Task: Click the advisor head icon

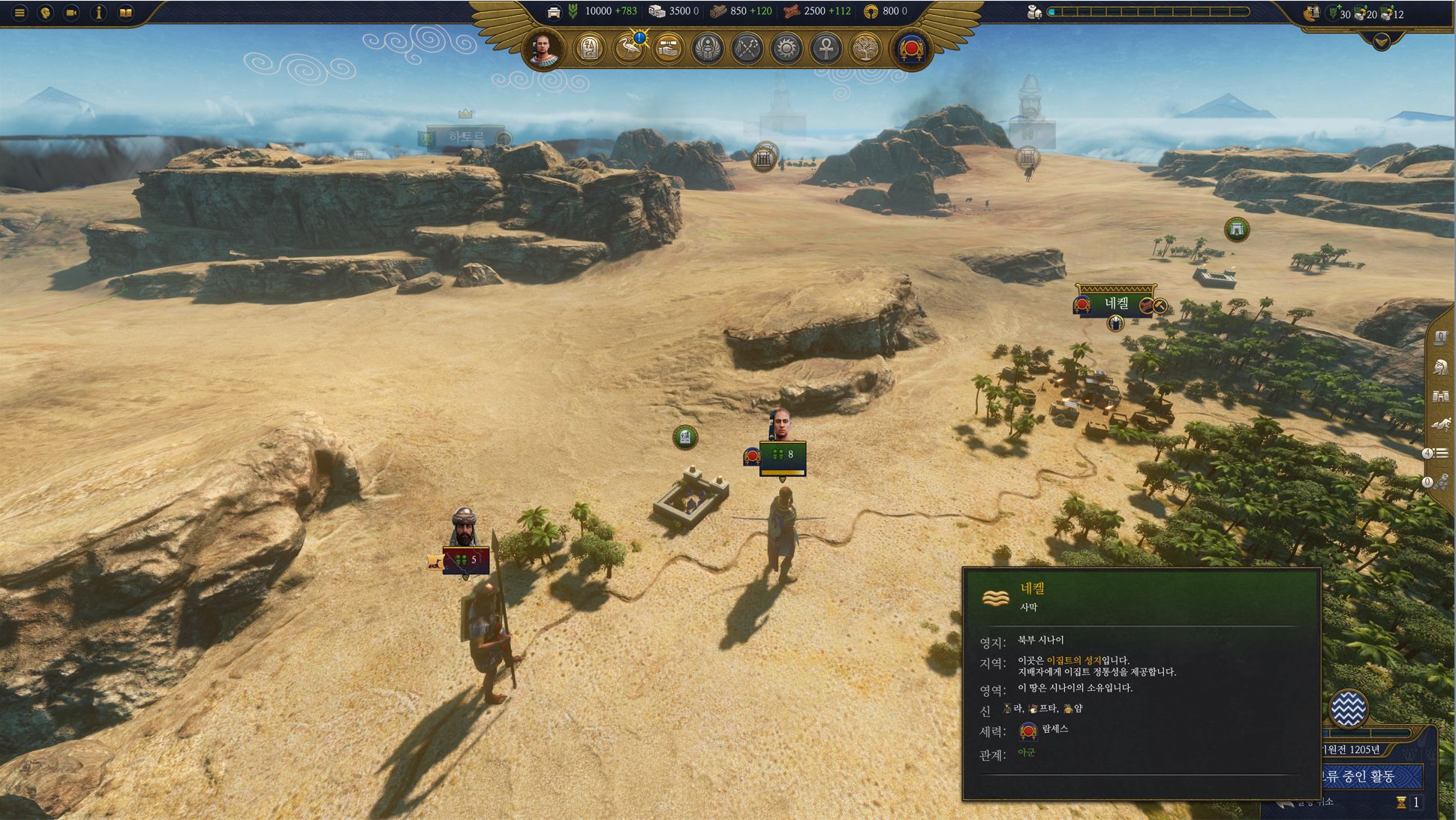Action: [46, 13]
